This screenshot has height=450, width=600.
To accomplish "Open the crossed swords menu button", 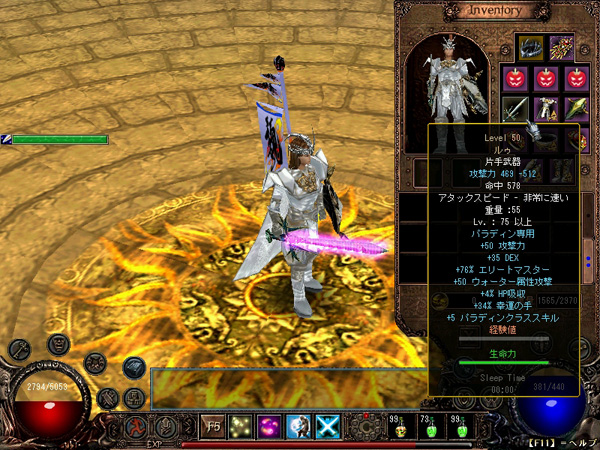I will [107, 399].
